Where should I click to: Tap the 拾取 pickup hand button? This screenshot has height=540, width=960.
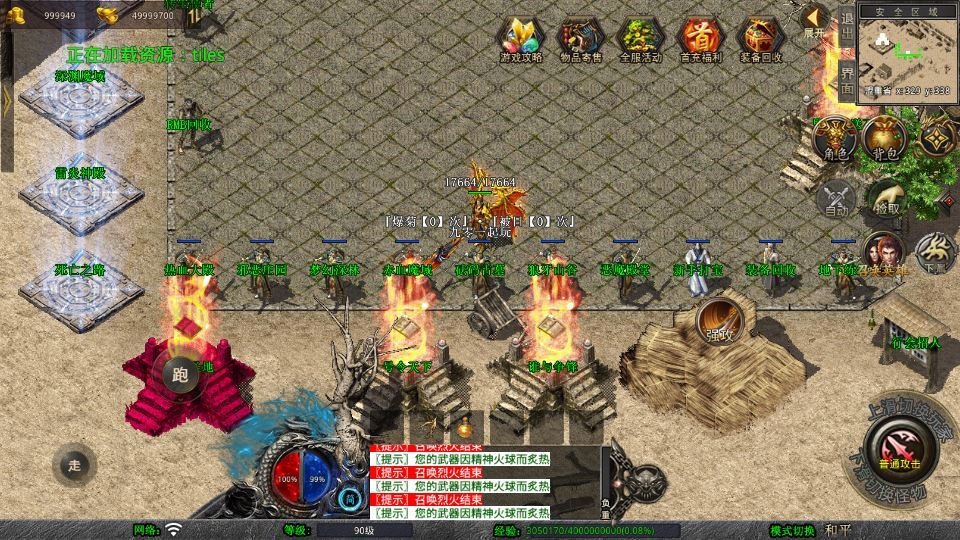pyautogui.click(x=886, y=198)
